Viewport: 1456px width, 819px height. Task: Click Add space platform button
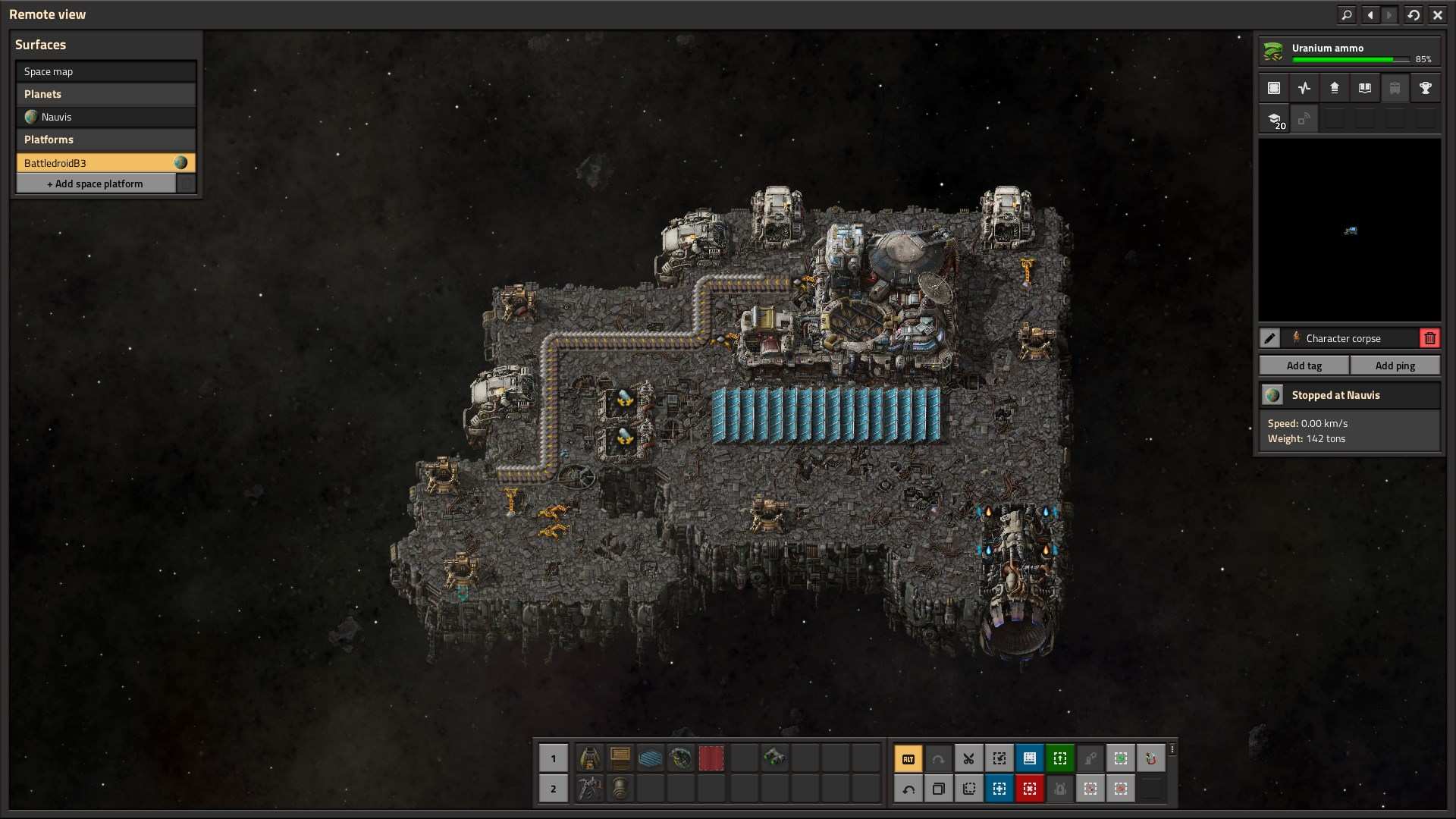click(96, 184)
